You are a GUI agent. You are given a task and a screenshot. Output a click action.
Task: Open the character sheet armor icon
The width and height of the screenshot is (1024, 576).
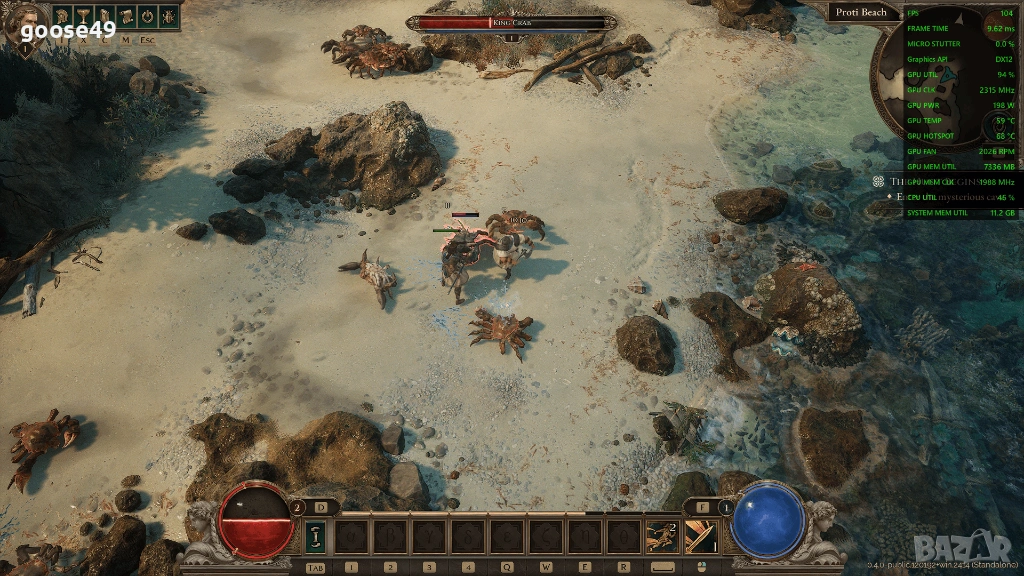pyautogui.click(x=104, y=16)
